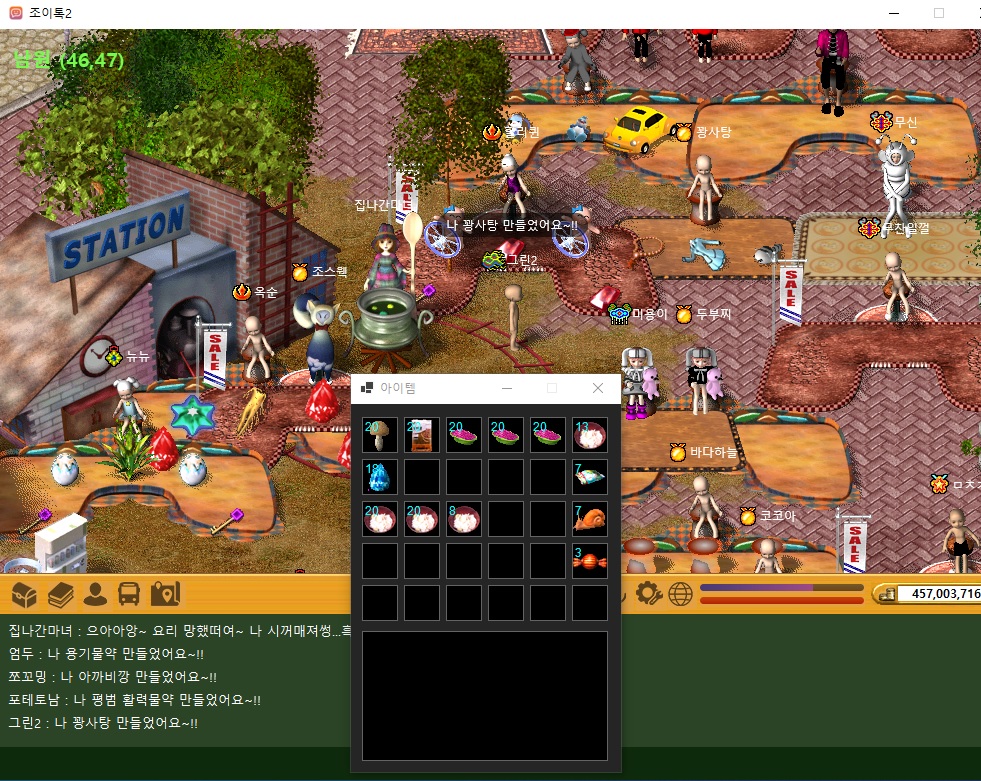Click the globe icon on toolbar

pyautogui.click(x=680, y=594)
